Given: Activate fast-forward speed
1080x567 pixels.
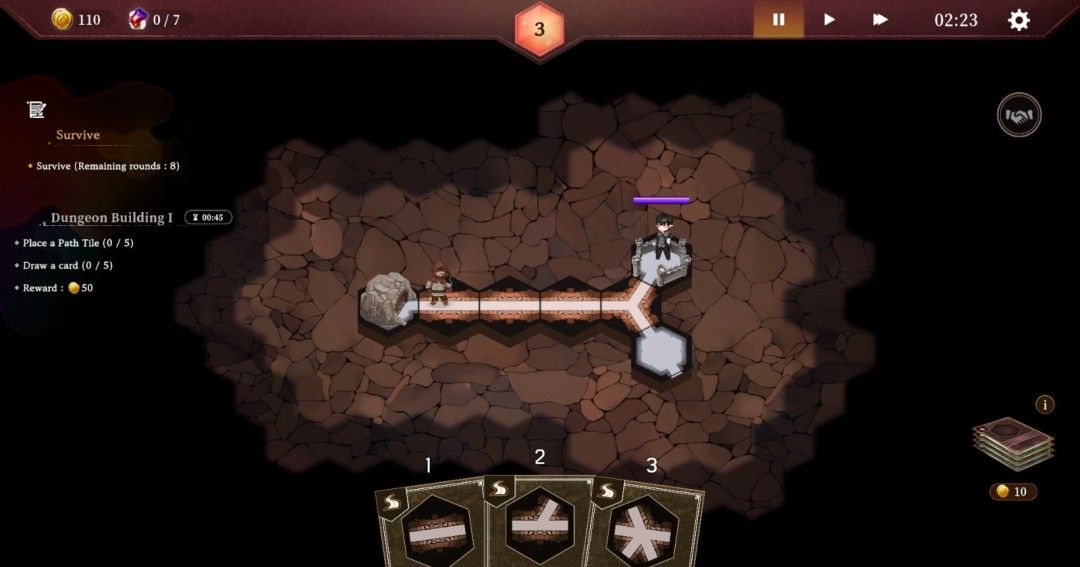Looking at the screenshot, I should tap(880, 20).
